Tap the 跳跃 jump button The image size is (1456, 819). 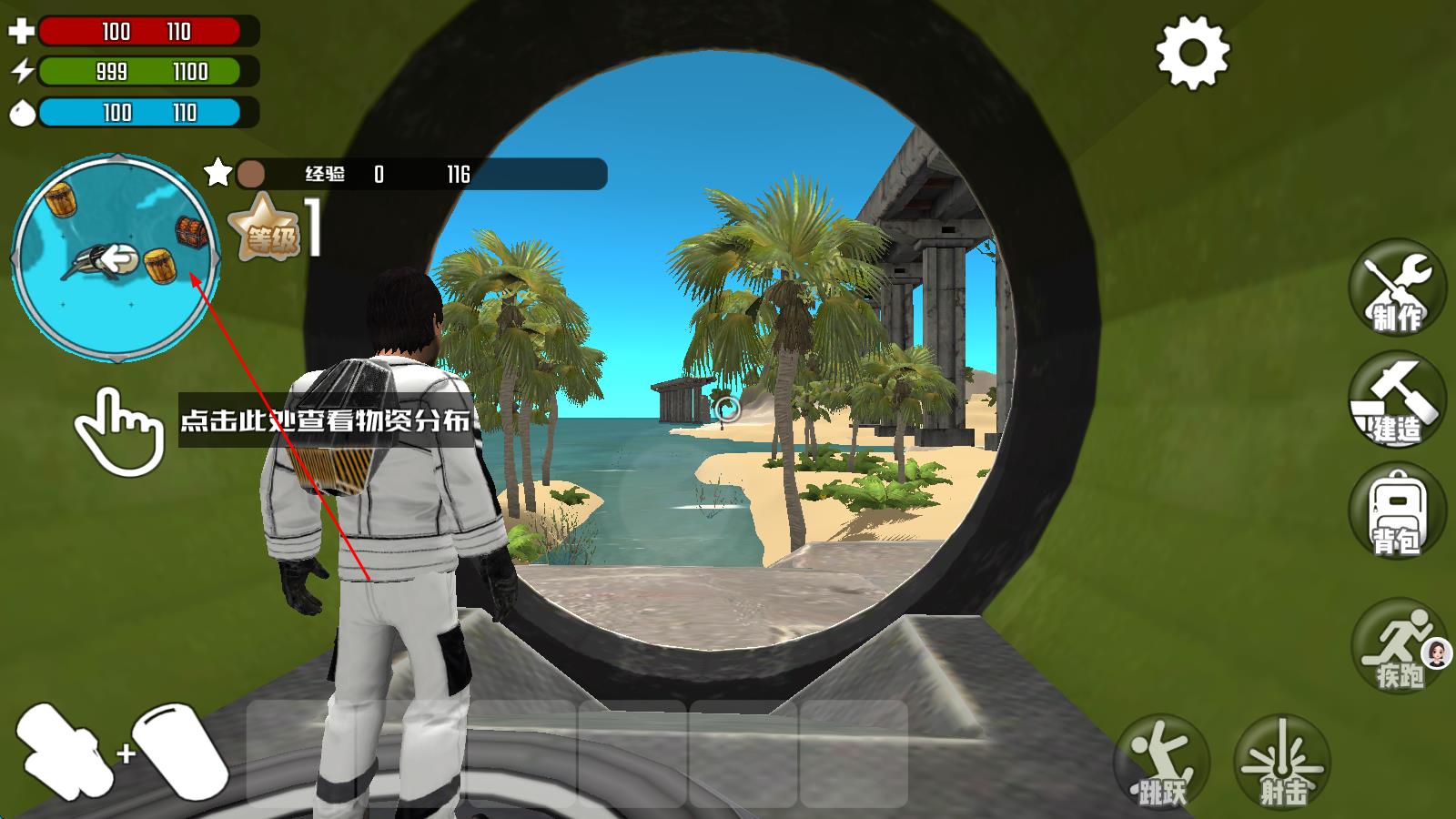click(x=1162, y=763)
